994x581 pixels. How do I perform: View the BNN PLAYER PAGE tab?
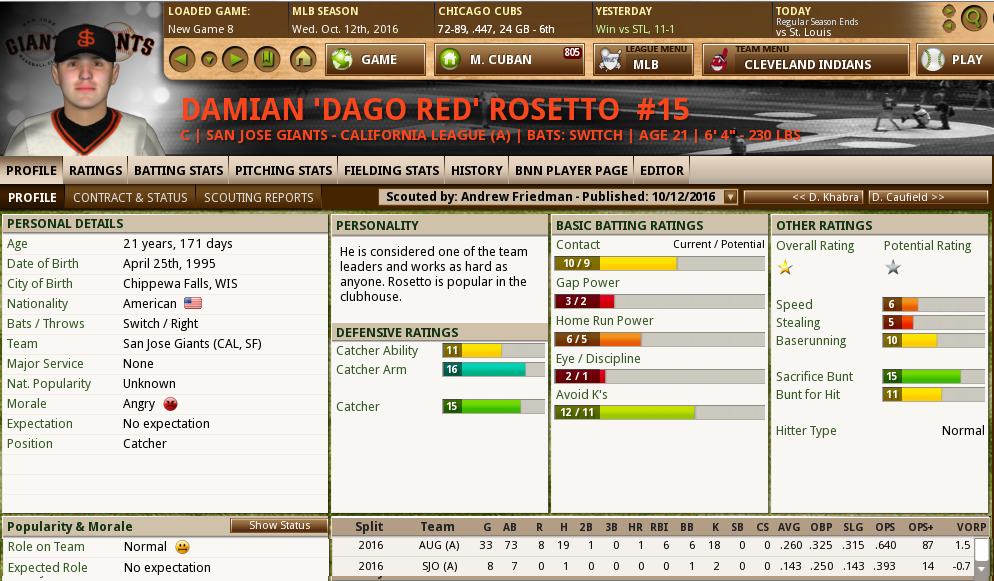[x=571, y=170]
